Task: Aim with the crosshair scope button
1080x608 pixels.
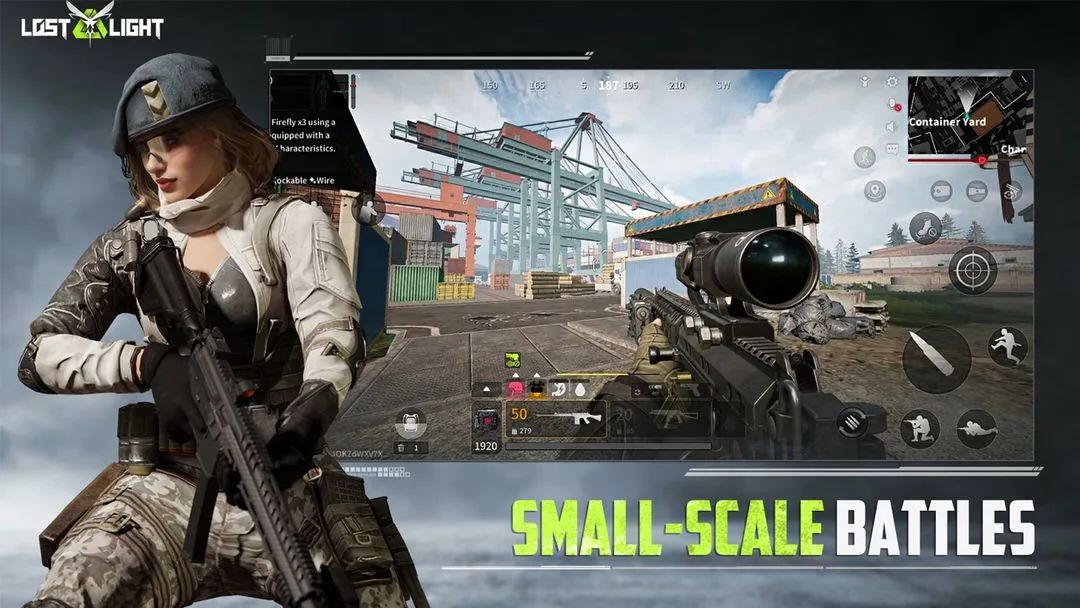Action: click(972, 269)
